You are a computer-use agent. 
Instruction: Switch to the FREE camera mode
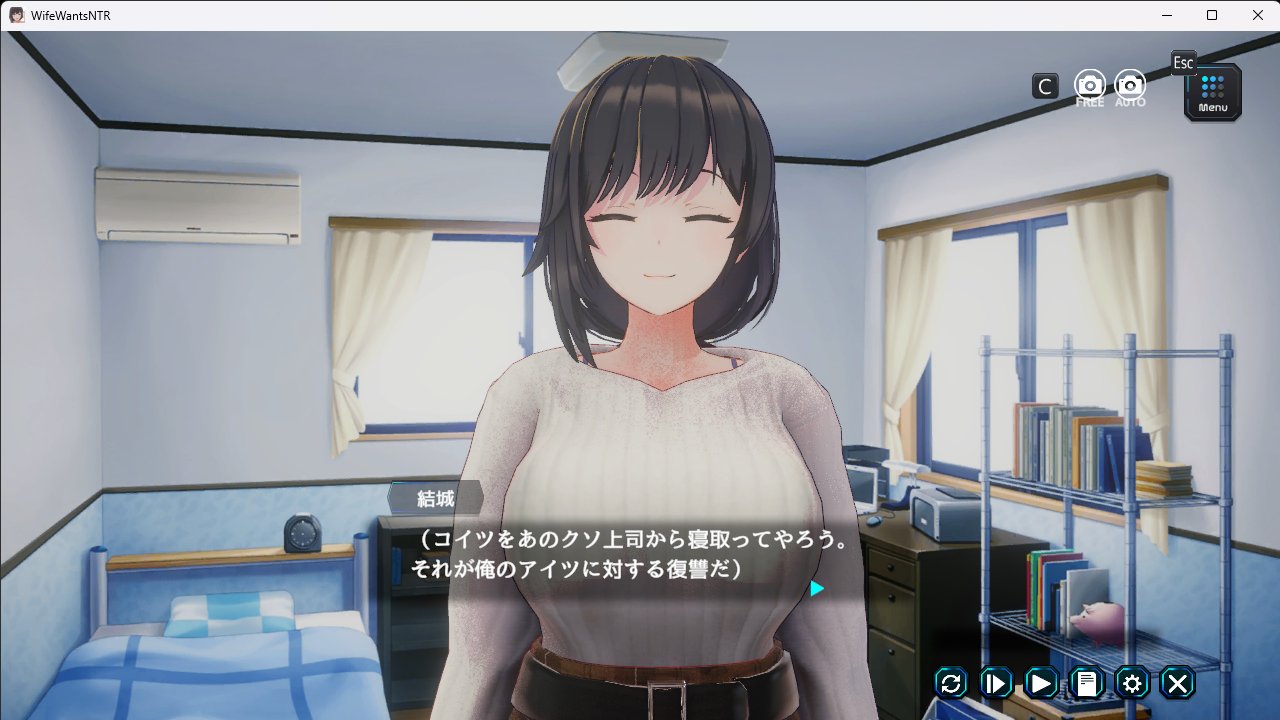[1089, 86]
